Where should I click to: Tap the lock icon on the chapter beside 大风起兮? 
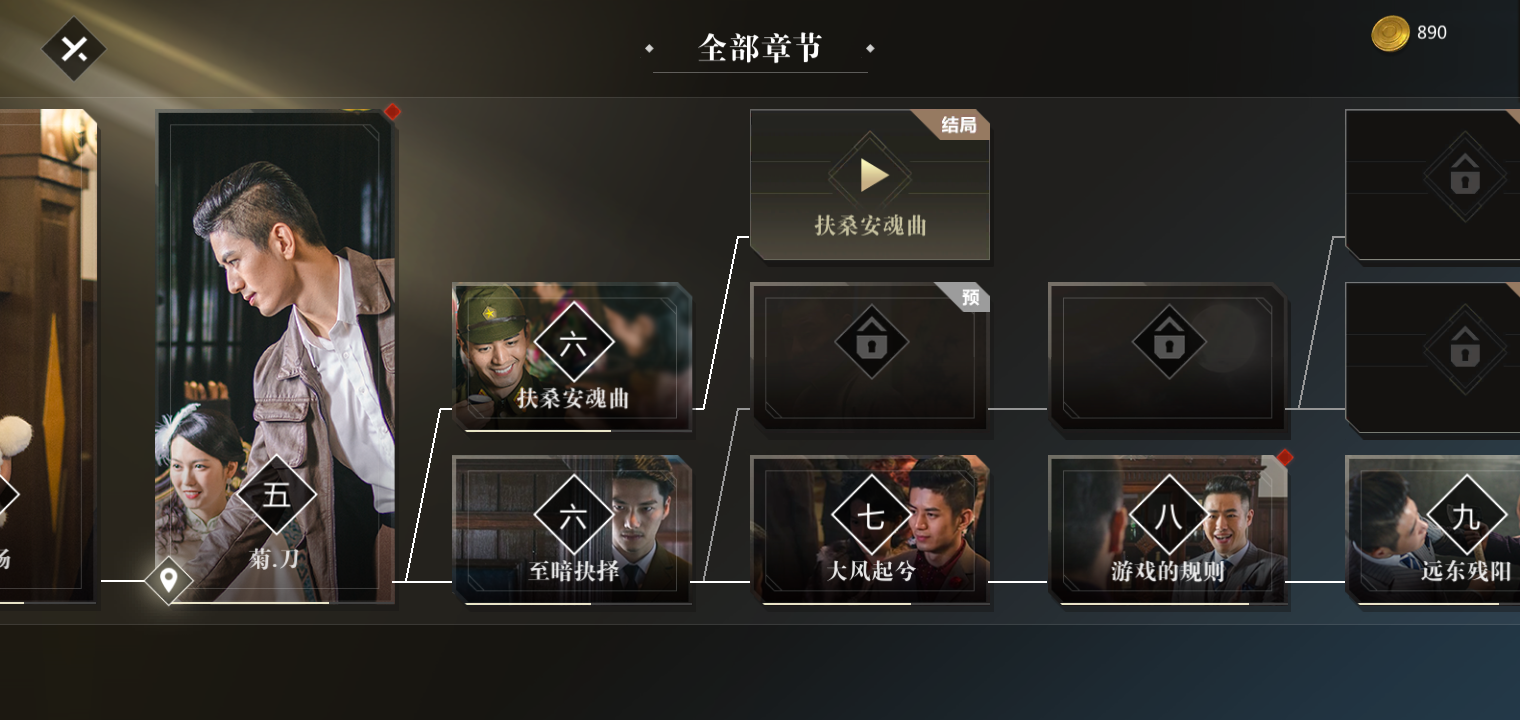pos(870,343)
